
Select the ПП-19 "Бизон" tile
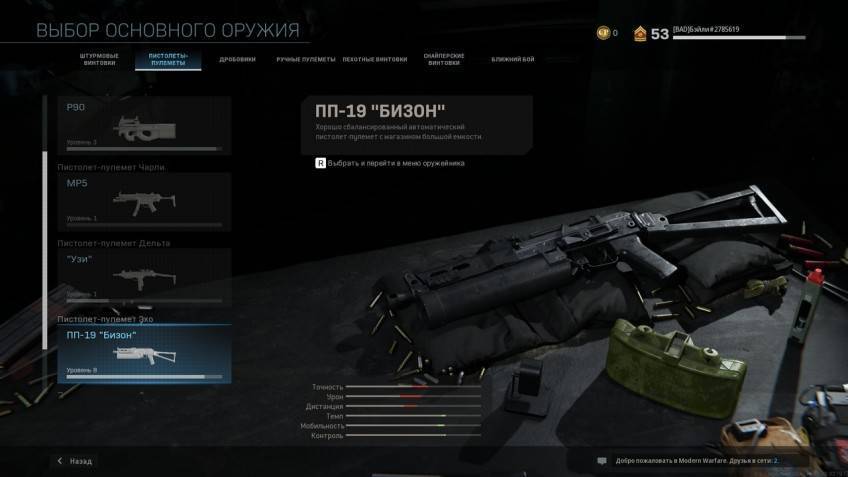pos(146,354)
